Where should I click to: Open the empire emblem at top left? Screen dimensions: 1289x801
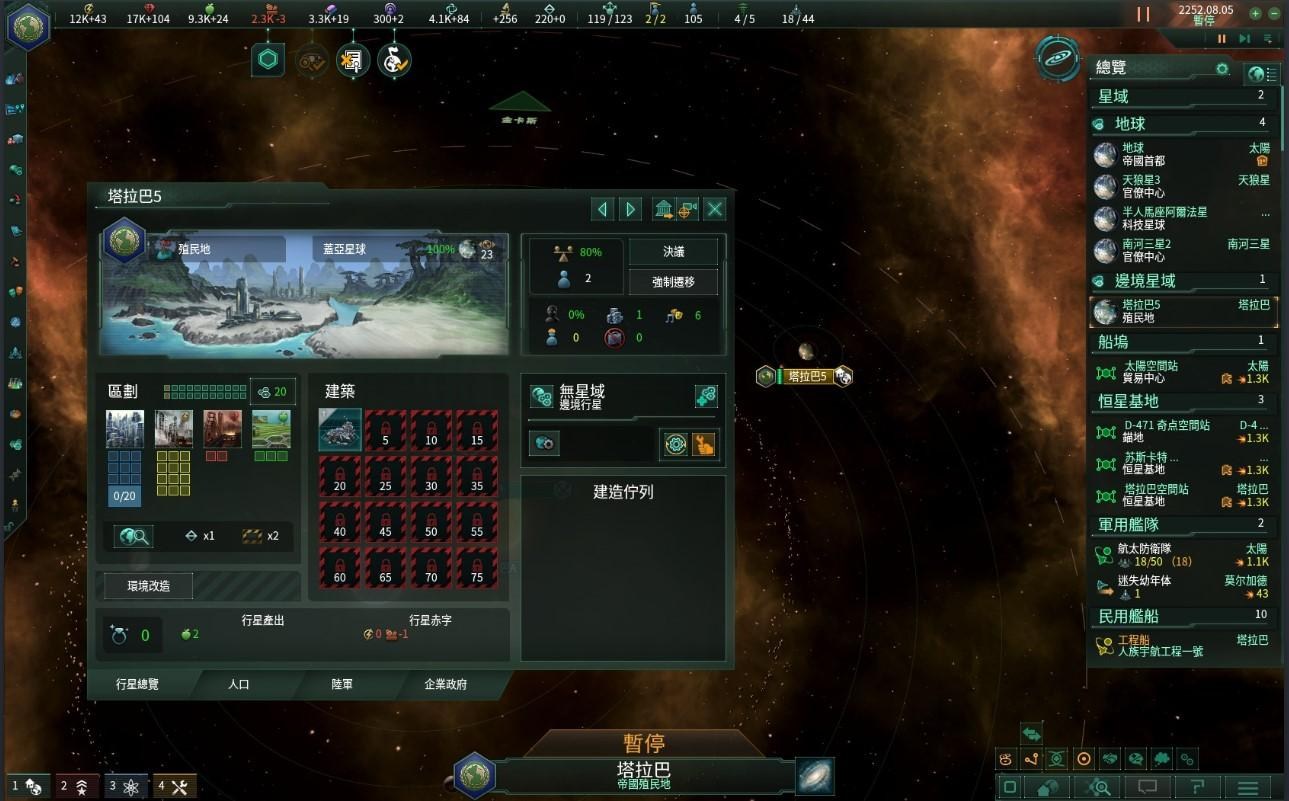click(28, 25)
